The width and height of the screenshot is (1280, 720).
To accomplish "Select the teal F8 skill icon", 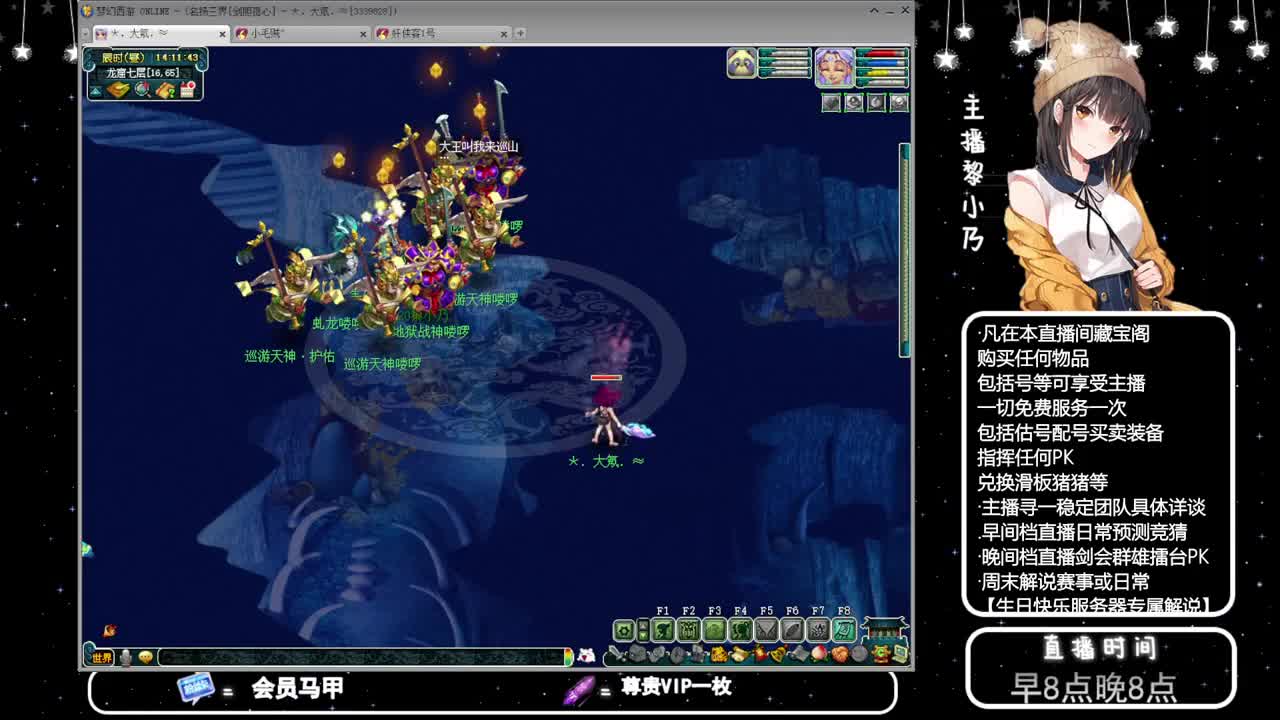I will click(844, 630).
